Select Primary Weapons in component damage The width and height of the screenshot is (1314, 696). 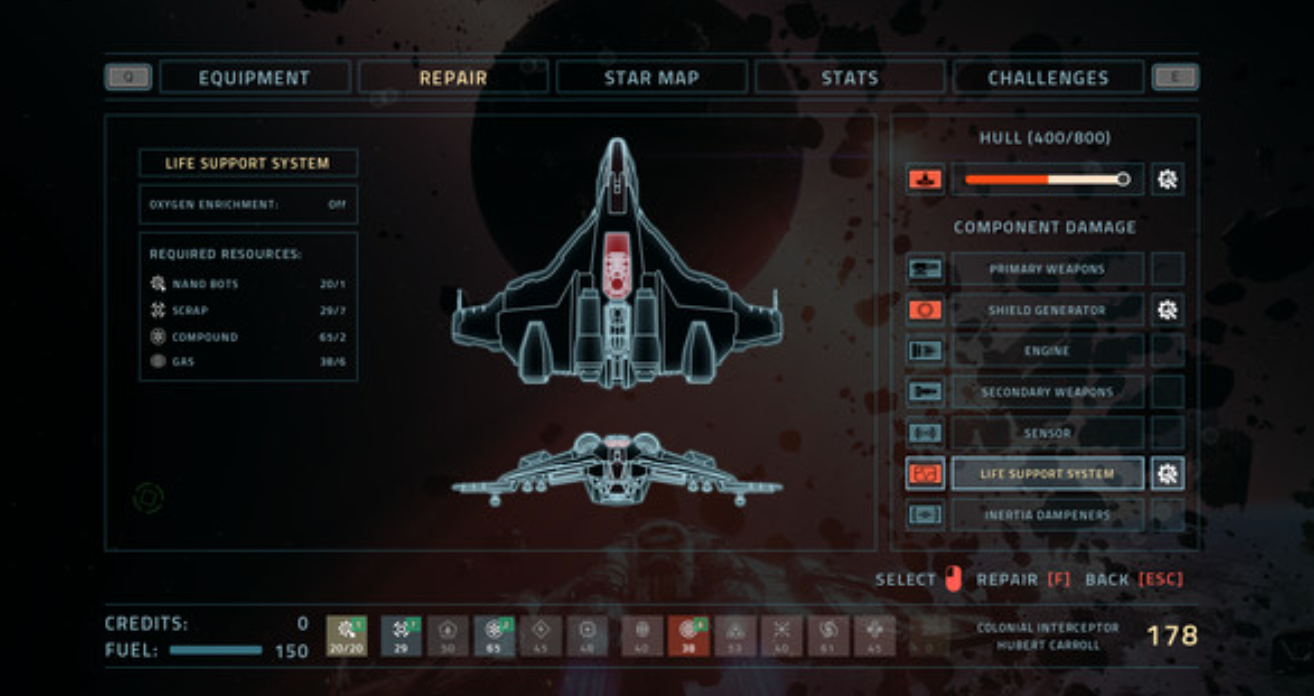[1047, 269]
